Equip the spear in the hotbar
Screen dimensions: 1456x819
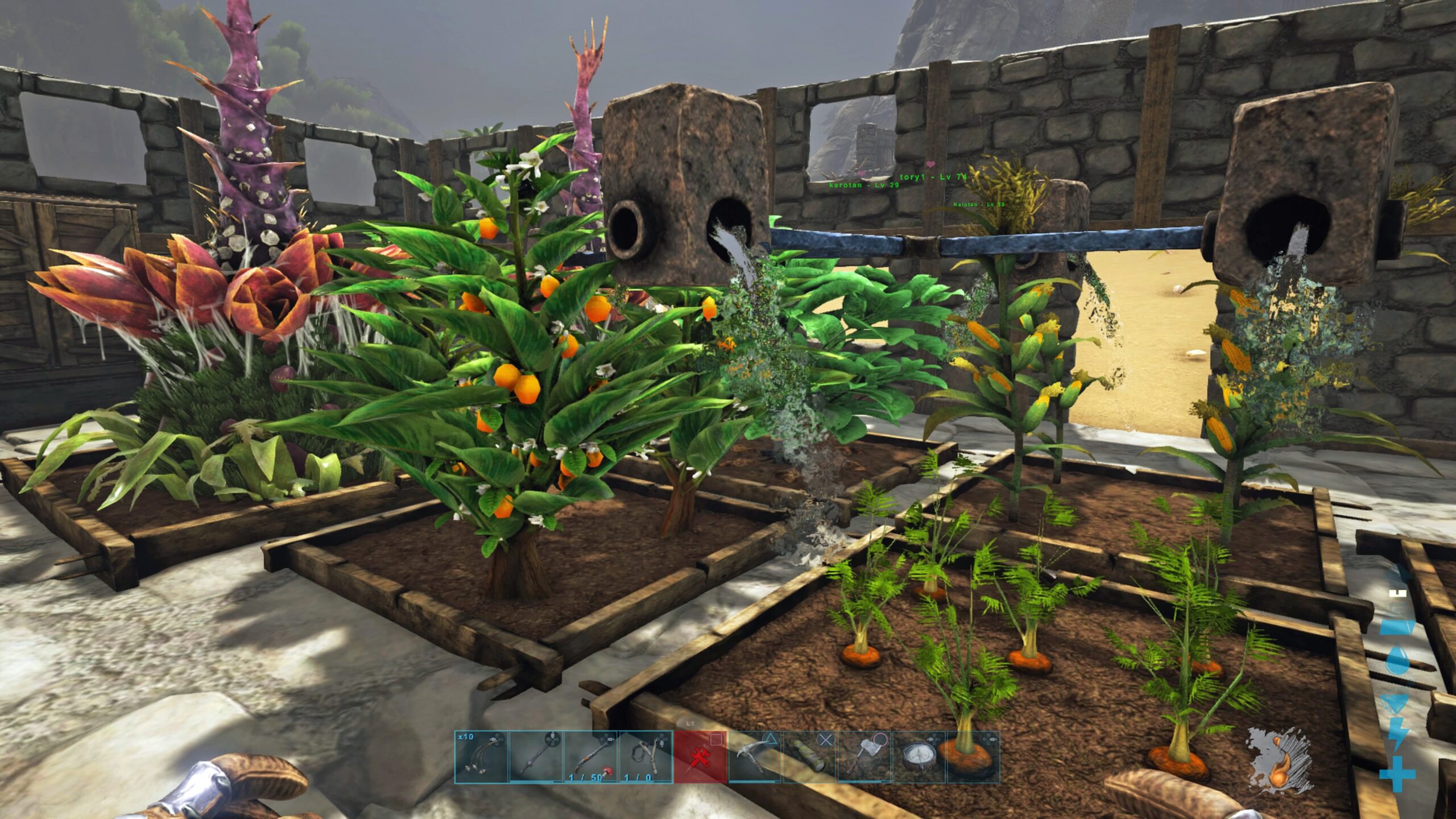click(536, 757)
